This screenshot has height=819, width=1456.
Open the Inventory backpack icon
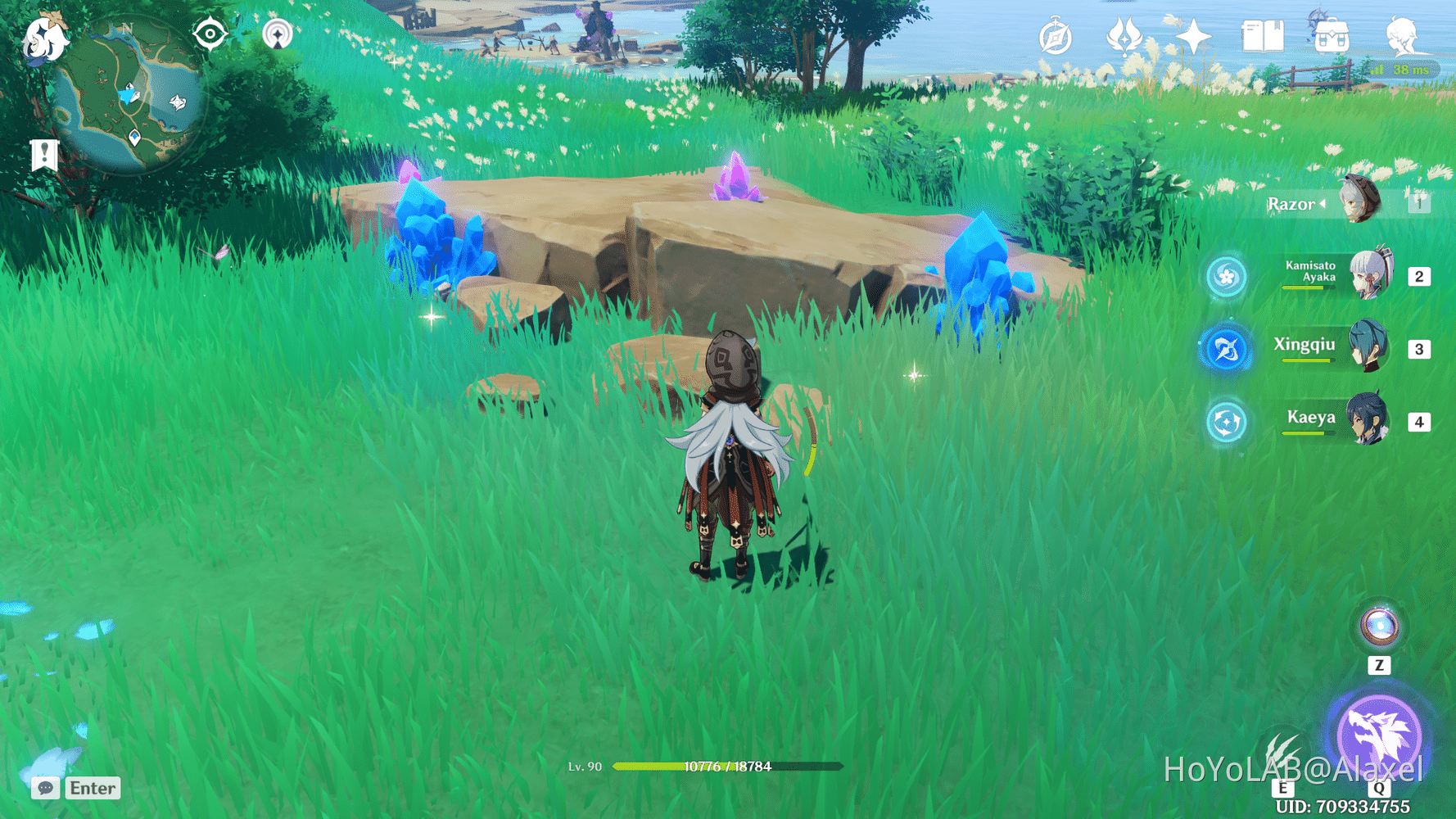(x=1332, y=34)
